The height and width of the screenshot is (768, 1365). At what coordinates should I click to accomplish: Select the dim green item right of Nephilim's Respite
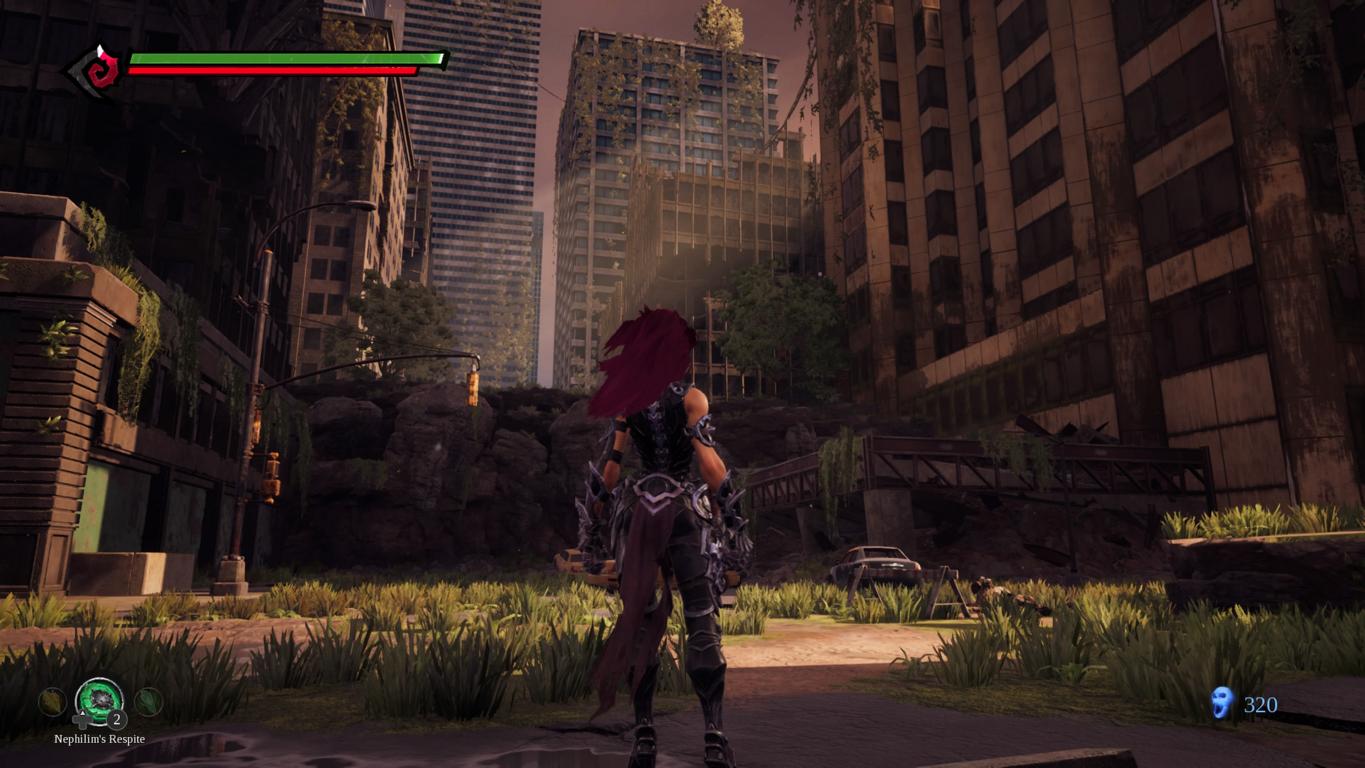tap(148, 701)
